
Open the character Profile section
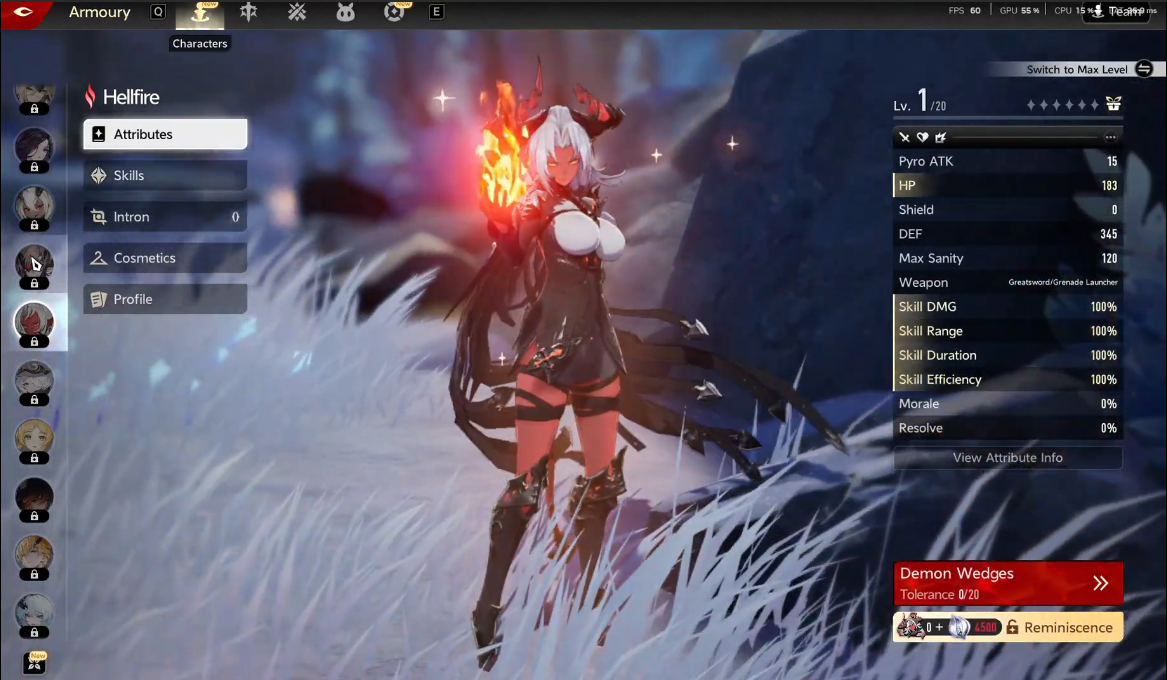pos(165,299)
